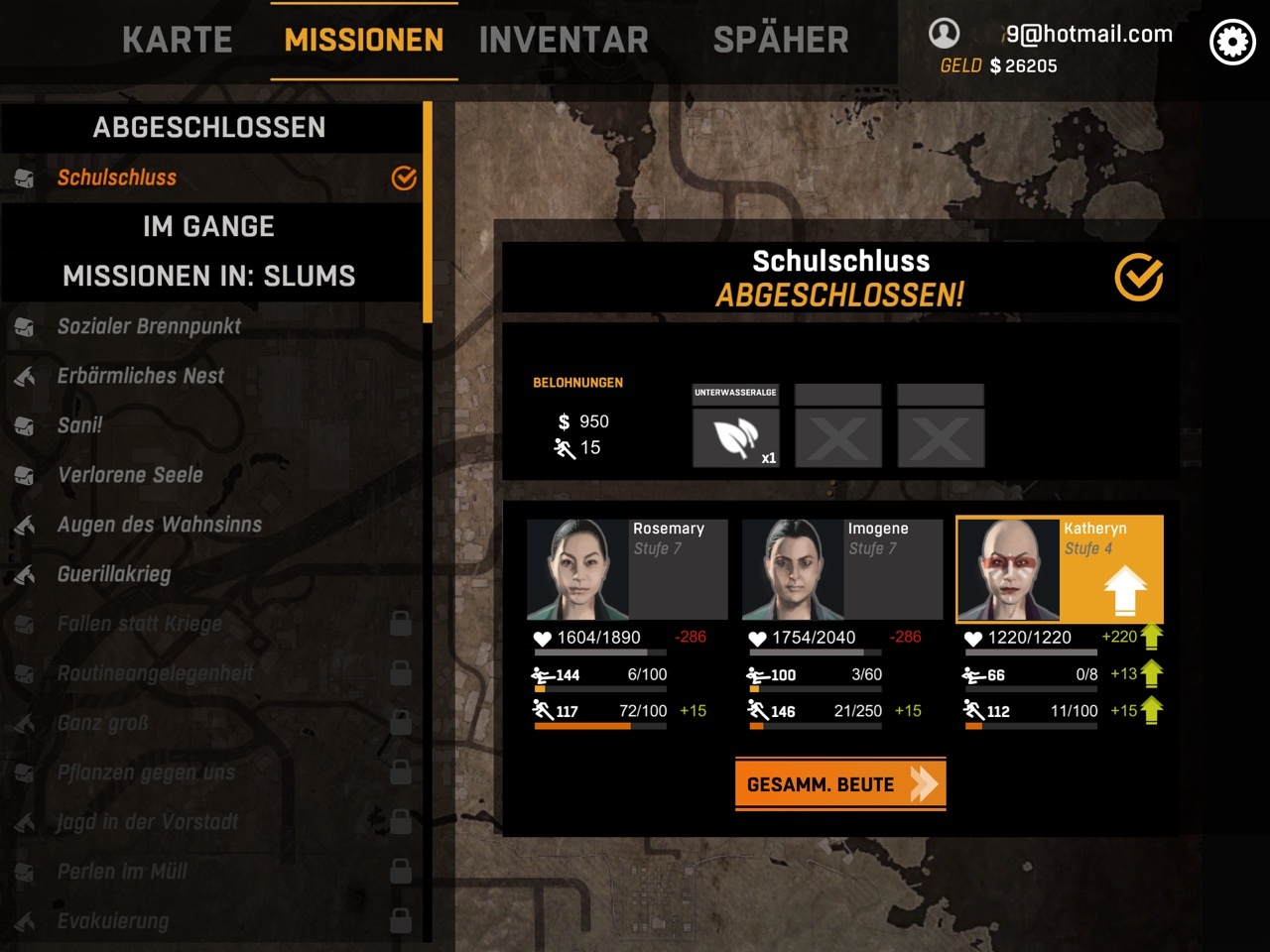Image resolution: width=1270 pixels, height=952 pixels.
Task: Open the Sani! mission entry
Action: click(x=79, y=425)
